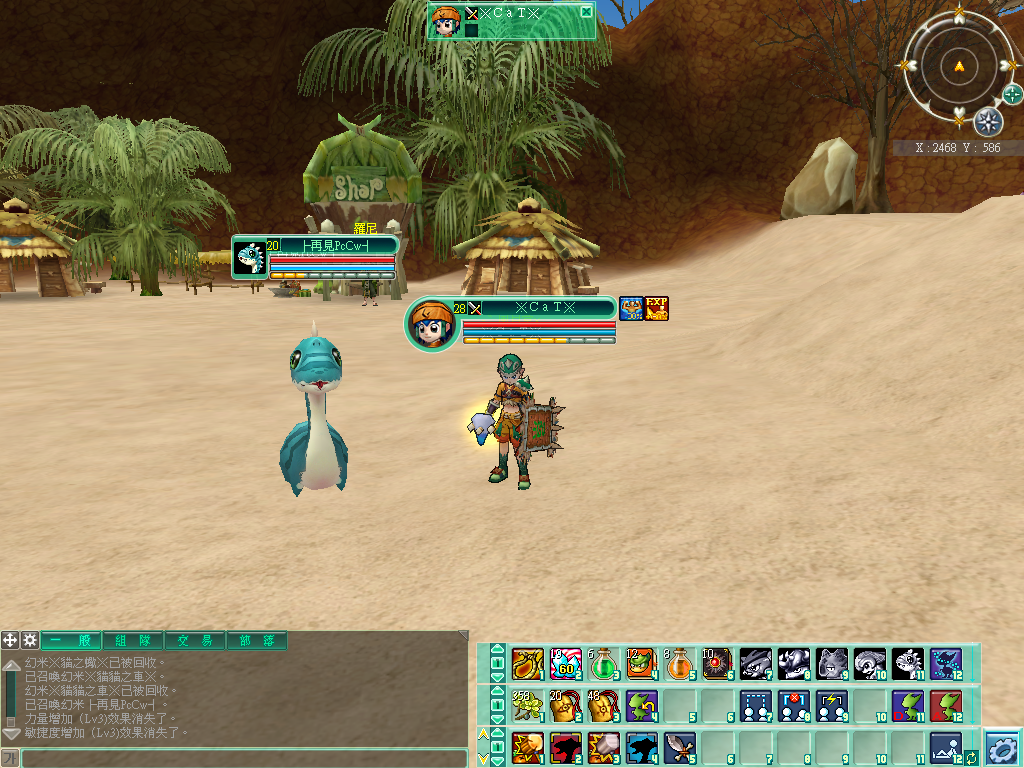Open the 交易 chat tab

click(x=194, y=641)
